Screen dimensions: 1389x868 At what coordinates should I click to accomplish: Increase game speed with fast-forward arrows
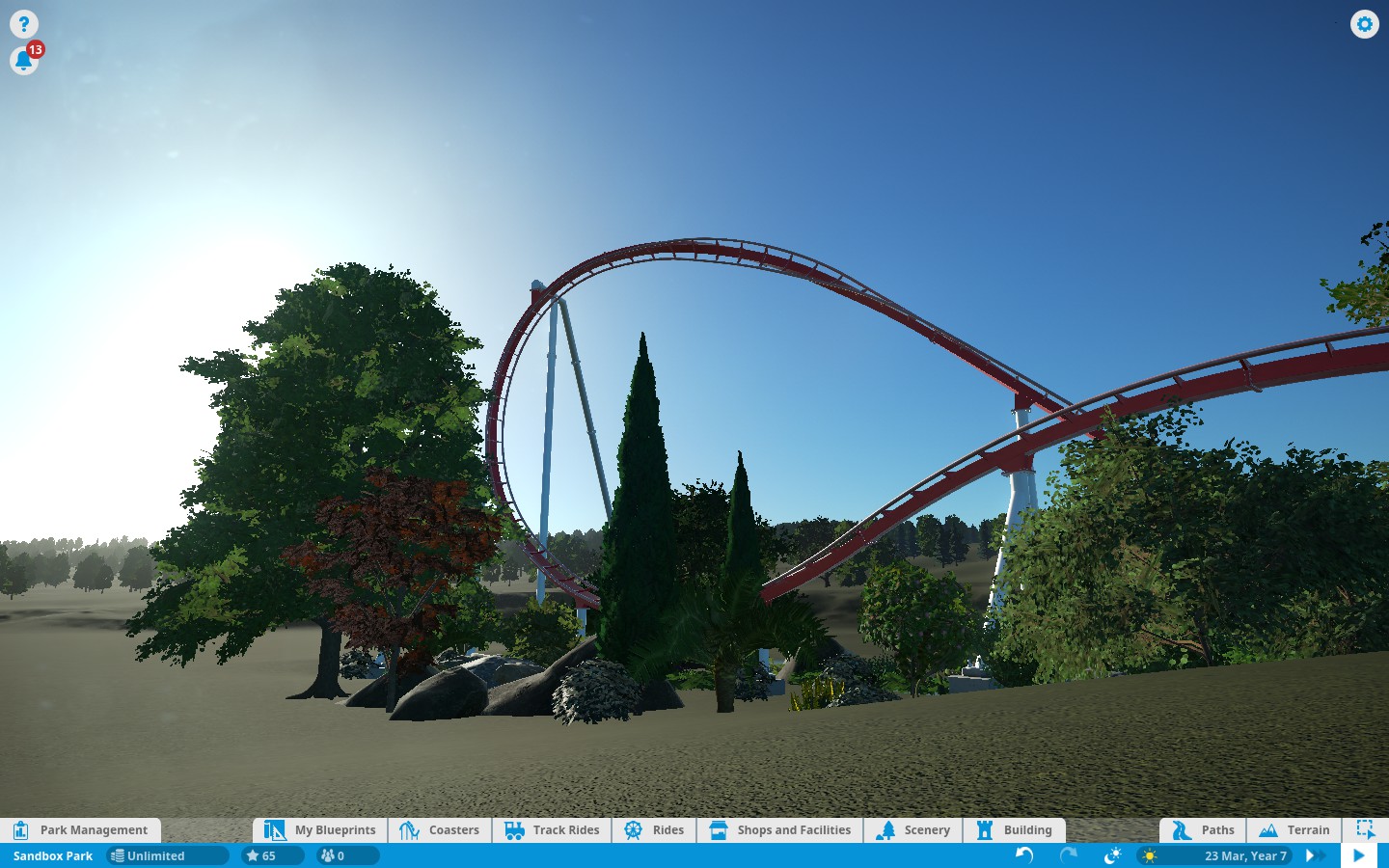pos(1314,855)
